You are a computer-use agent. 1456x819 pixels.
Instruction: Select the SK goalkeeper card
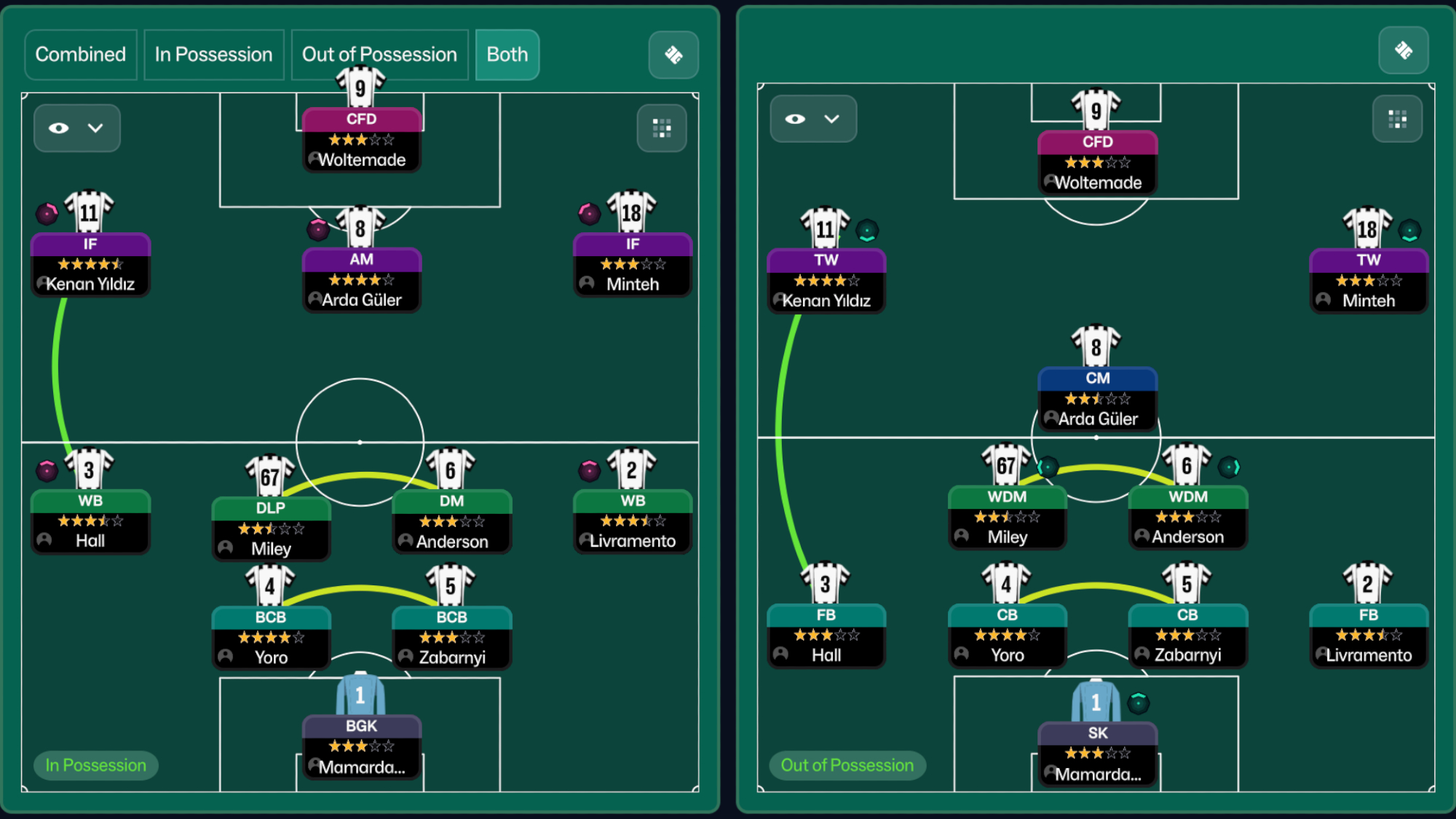tap(1097, 753)
